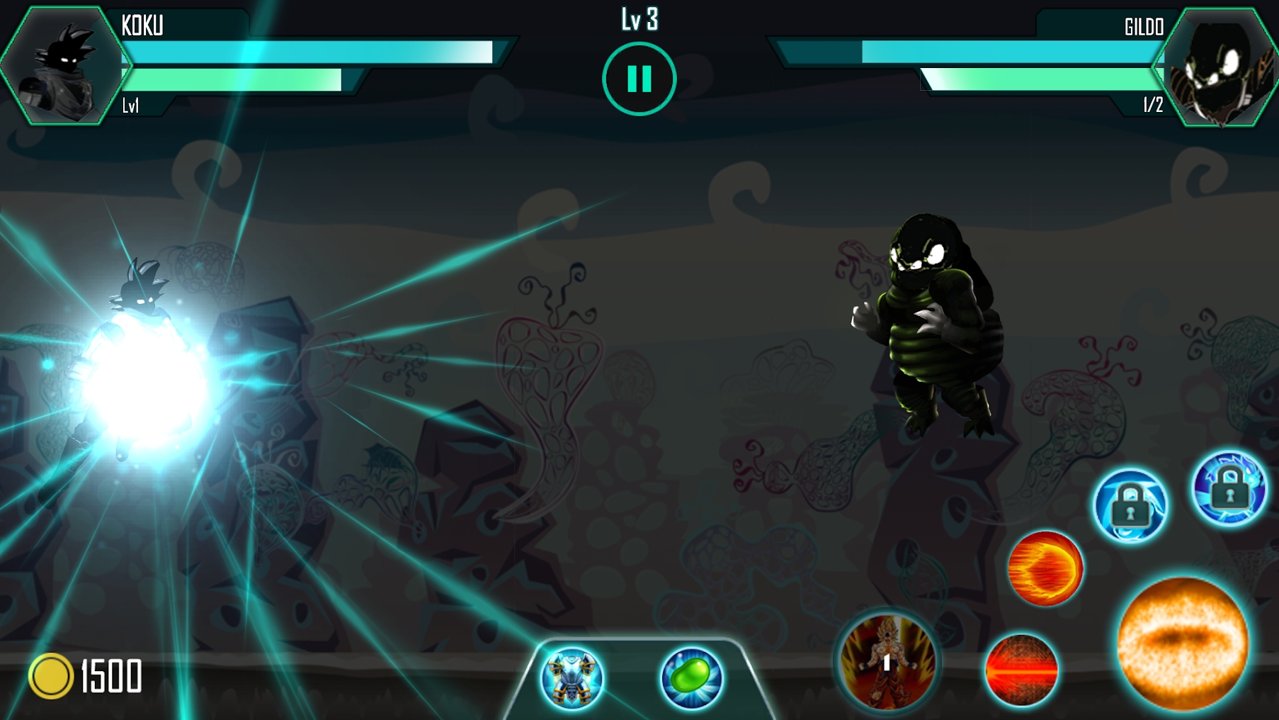
Task: Select the locked blue skill on the left
Action: click(1130, 505)
